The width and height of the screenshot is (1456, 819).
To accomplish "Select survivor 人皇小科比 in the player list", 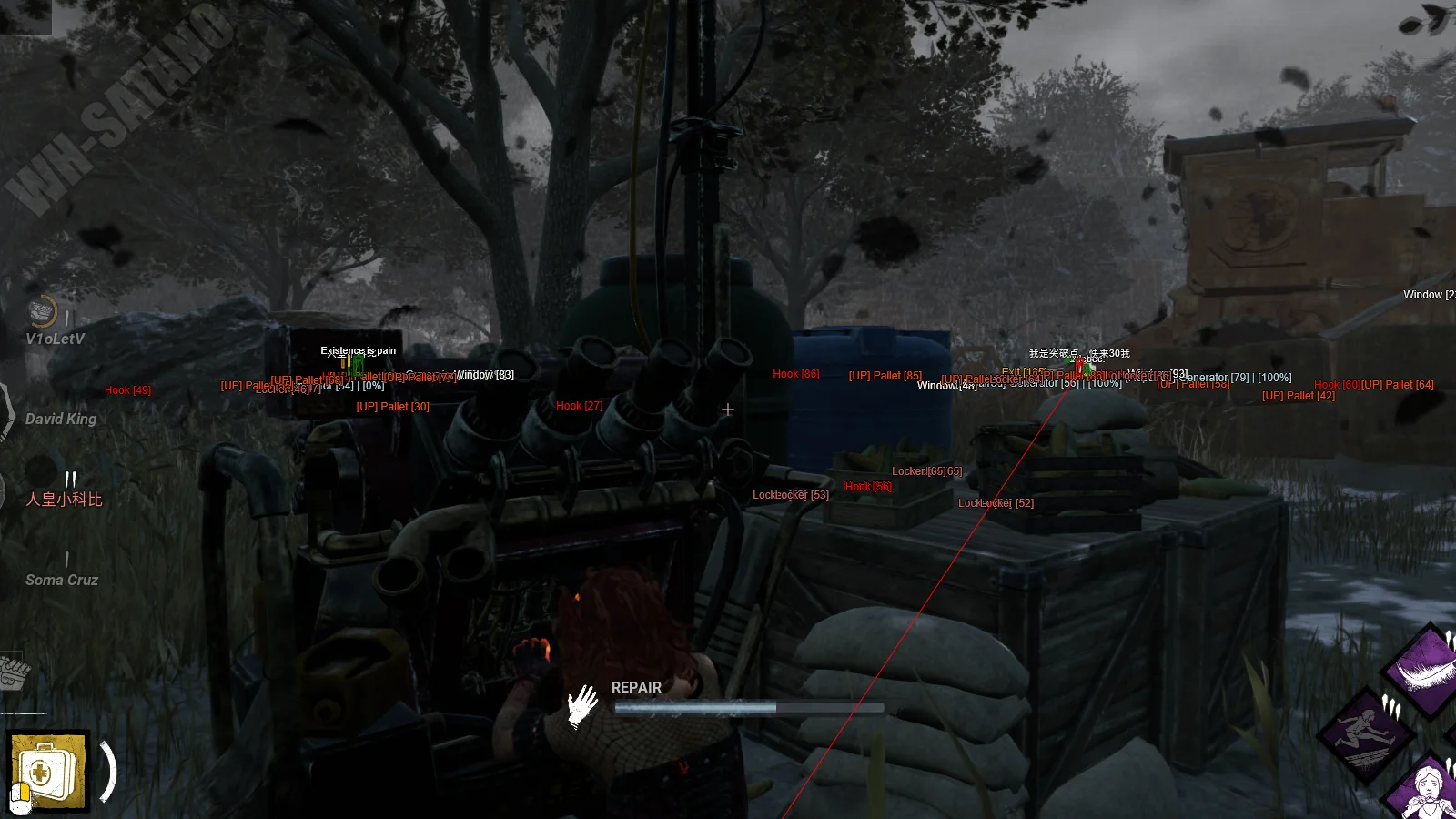I will click(64, 499).
